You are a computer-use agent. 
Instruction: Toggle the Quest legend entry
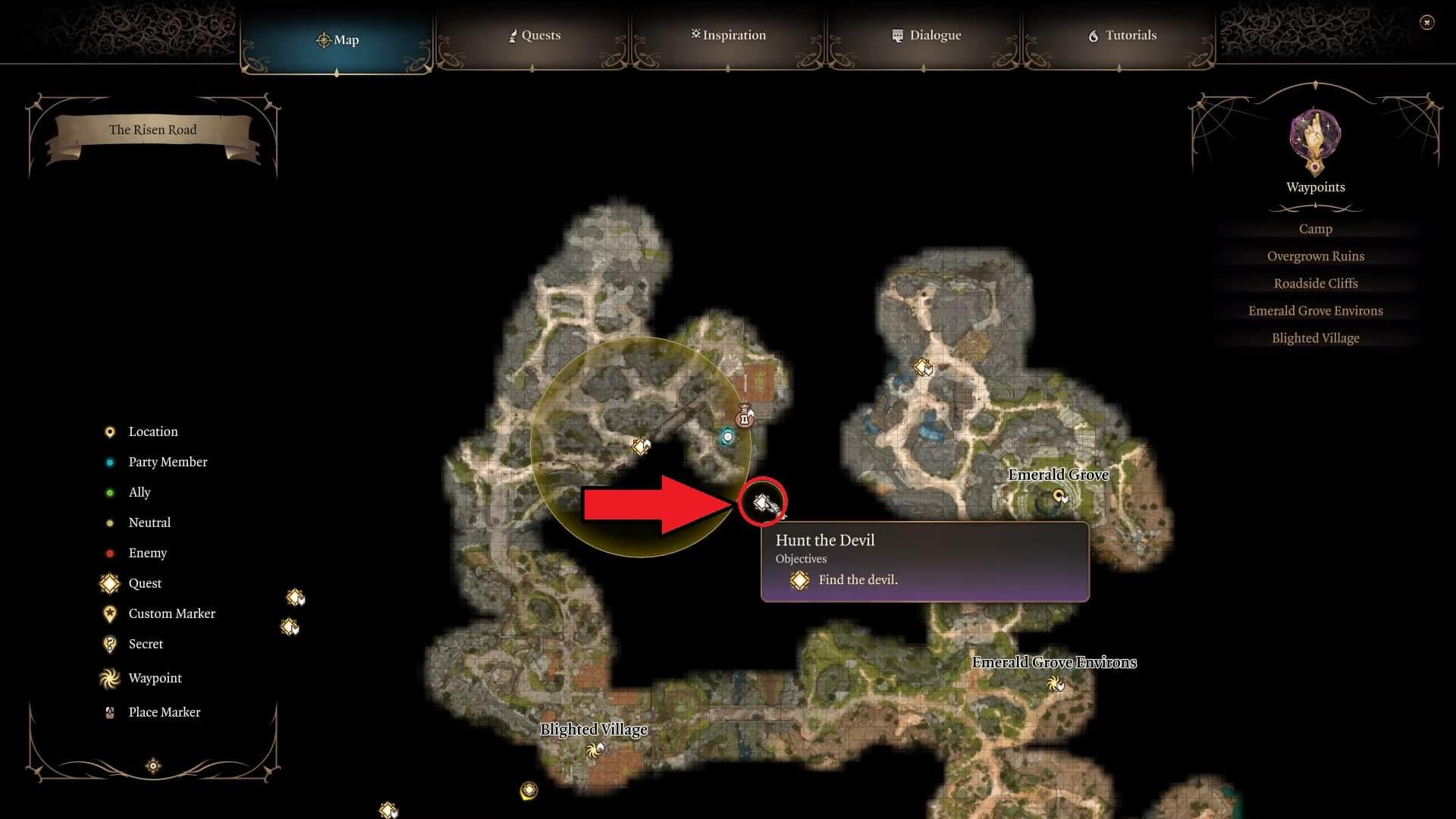pyautogui.click(x=144, y=583)
